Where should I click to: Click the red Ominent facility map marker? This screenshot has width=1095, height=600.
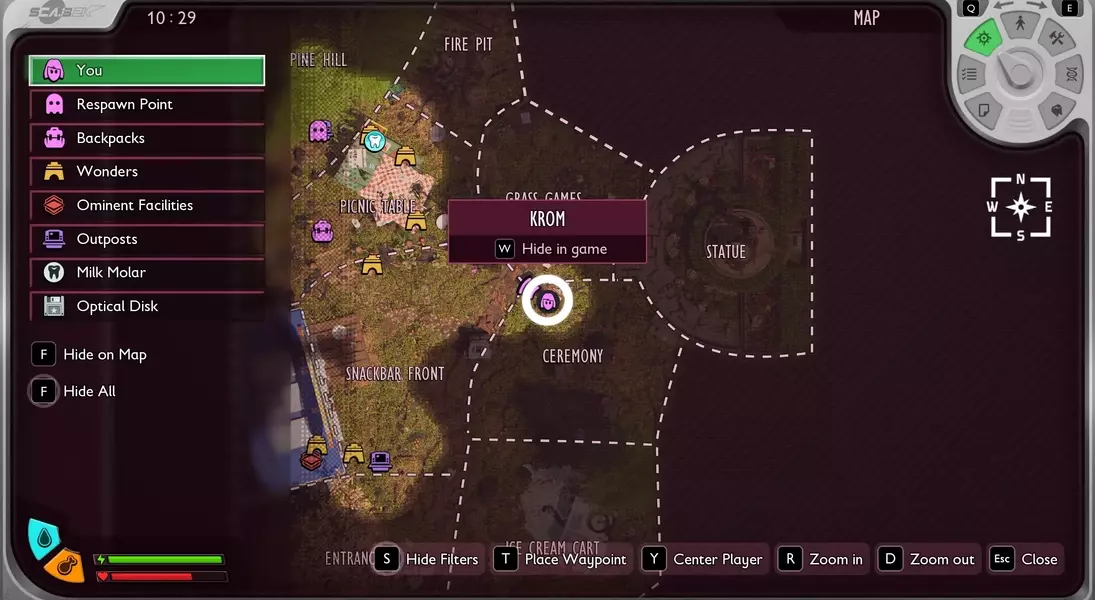point(312,460)
